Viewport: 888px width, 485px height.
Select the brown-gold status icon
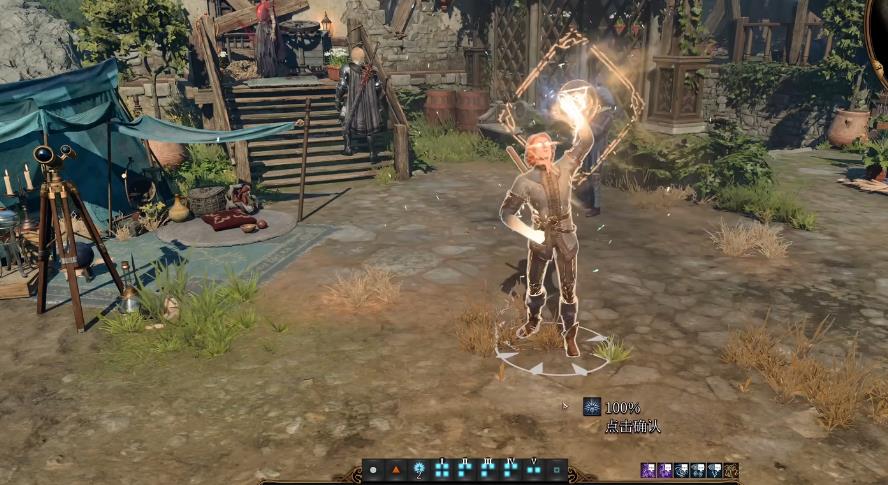[731, 470]
